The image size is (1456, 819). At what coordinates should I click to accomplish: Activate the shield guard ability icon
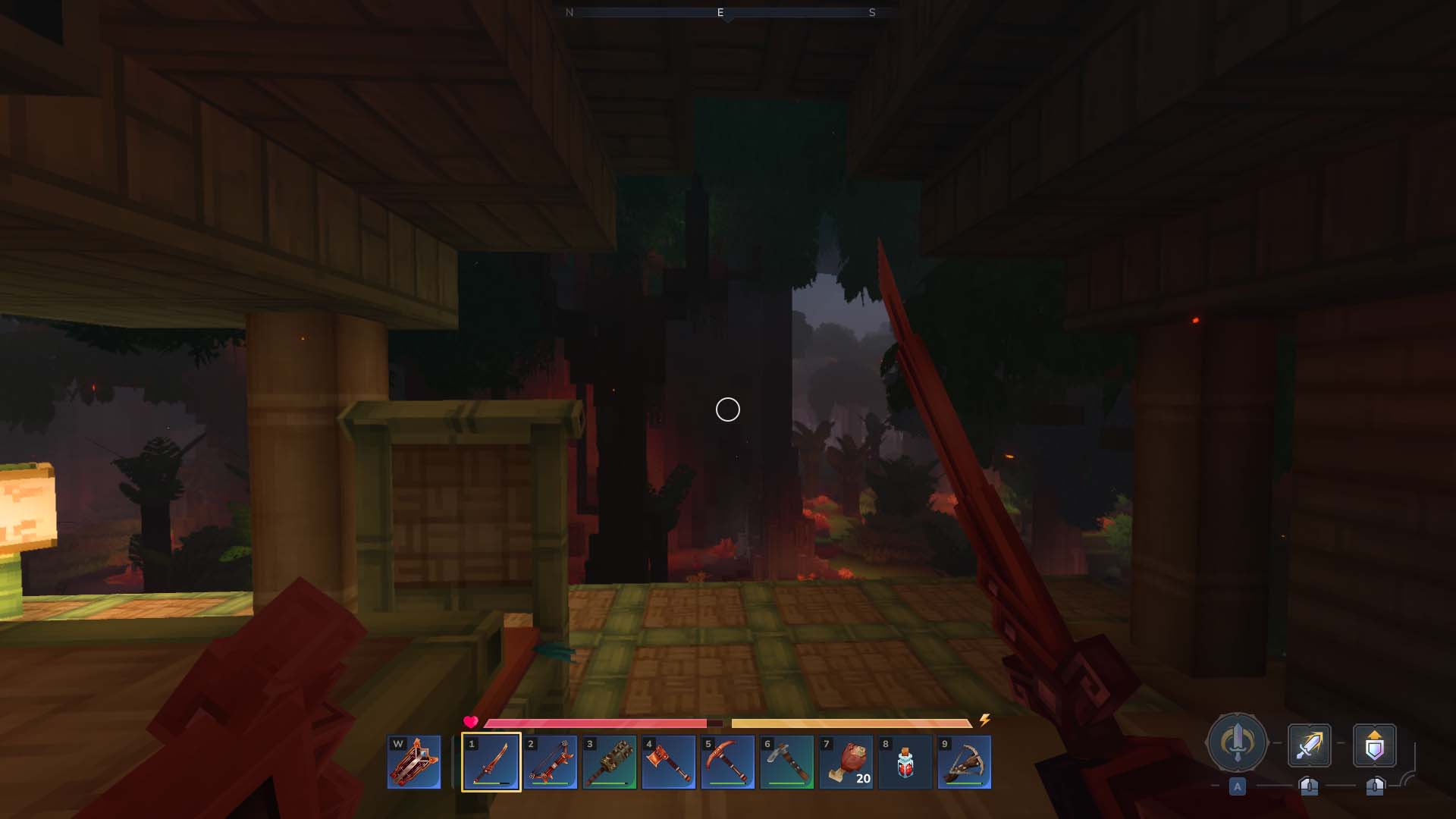1375,745
